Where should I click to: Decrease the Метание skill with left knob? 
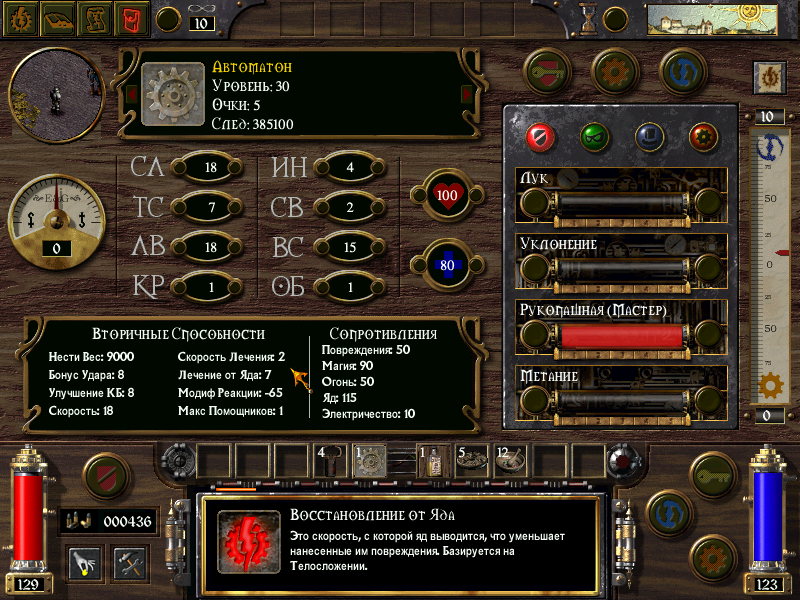coord(535,401)
